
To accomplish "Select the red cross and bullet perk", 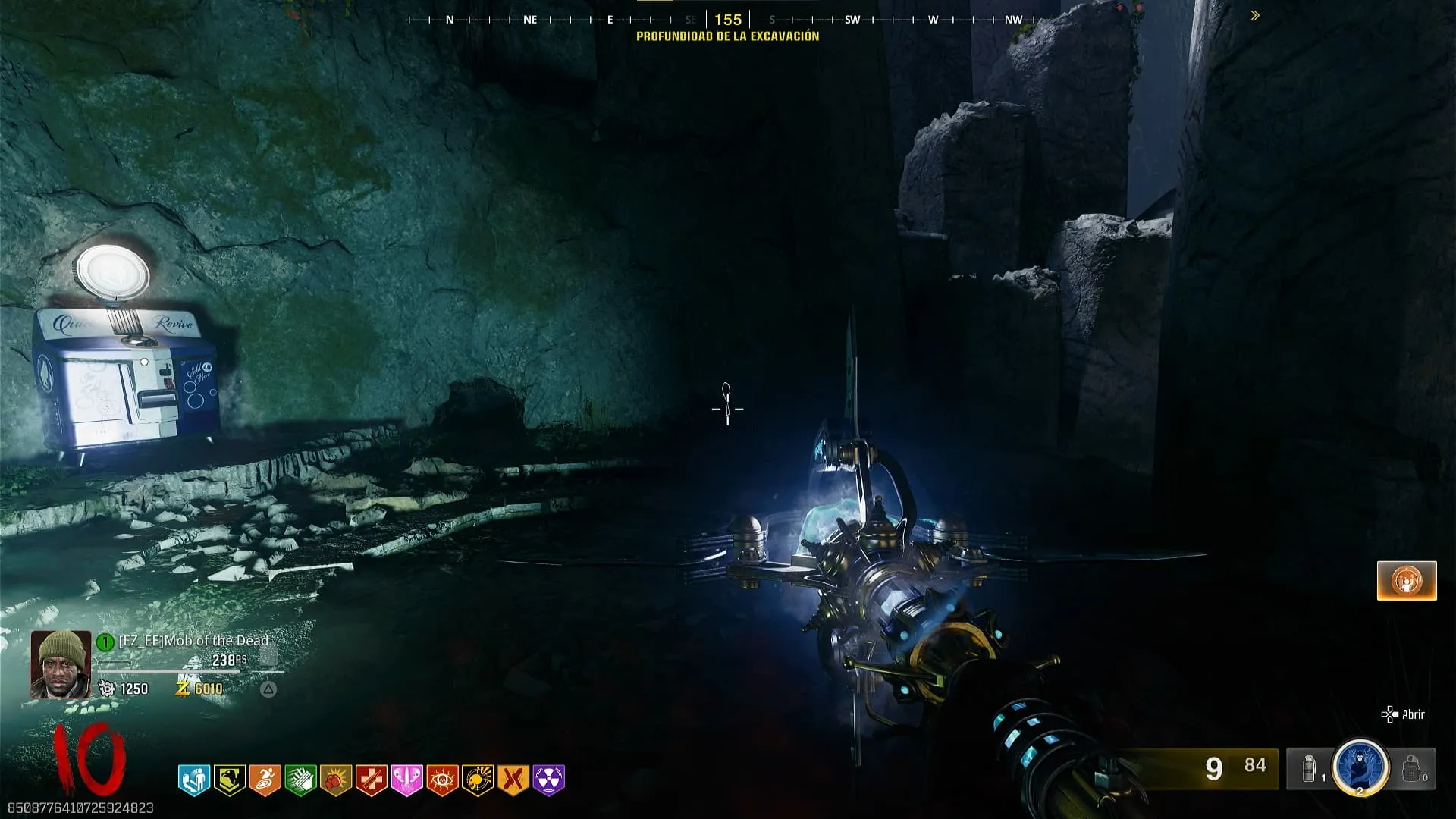I will [x=372, y=780].
